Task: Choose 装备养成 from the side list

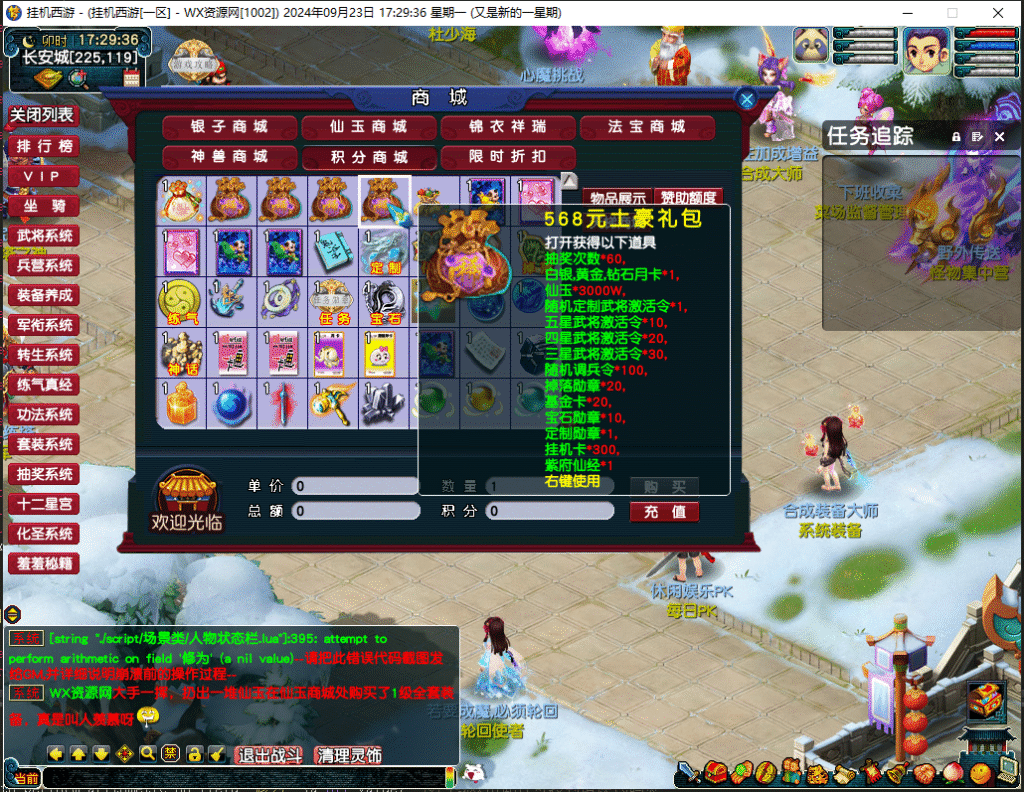Action: click(x=44, y=295)
